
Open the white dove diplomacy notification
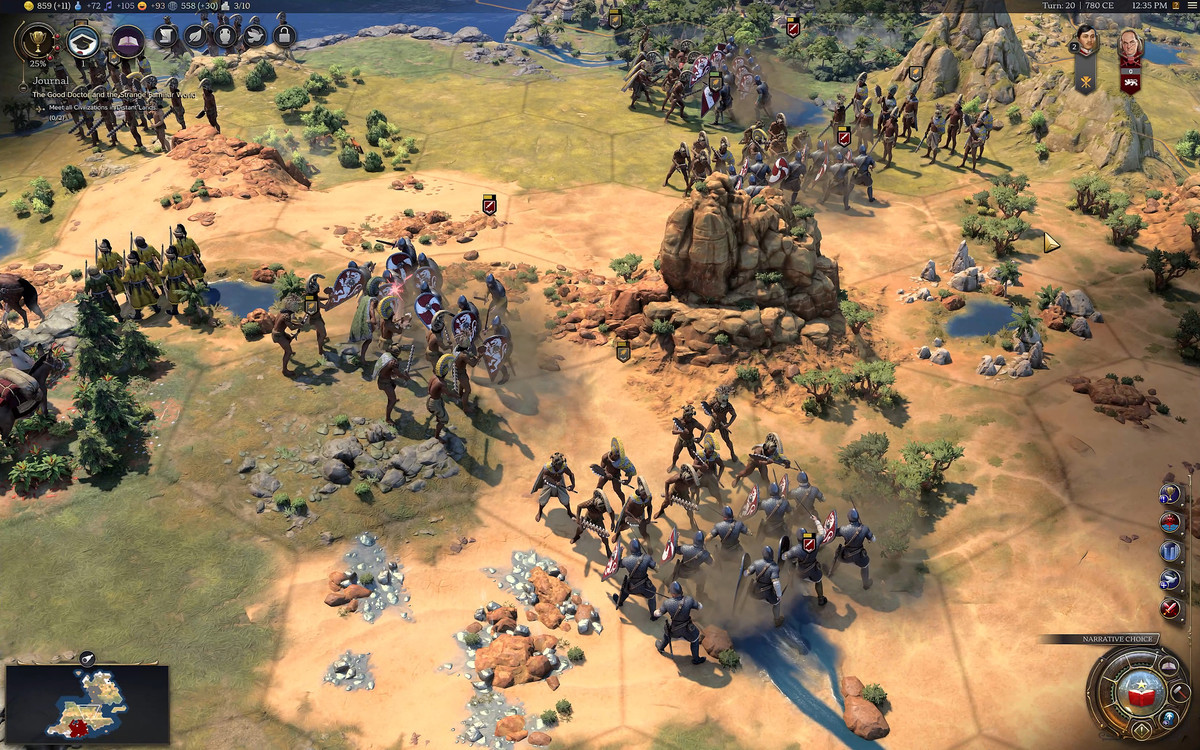1170,579
